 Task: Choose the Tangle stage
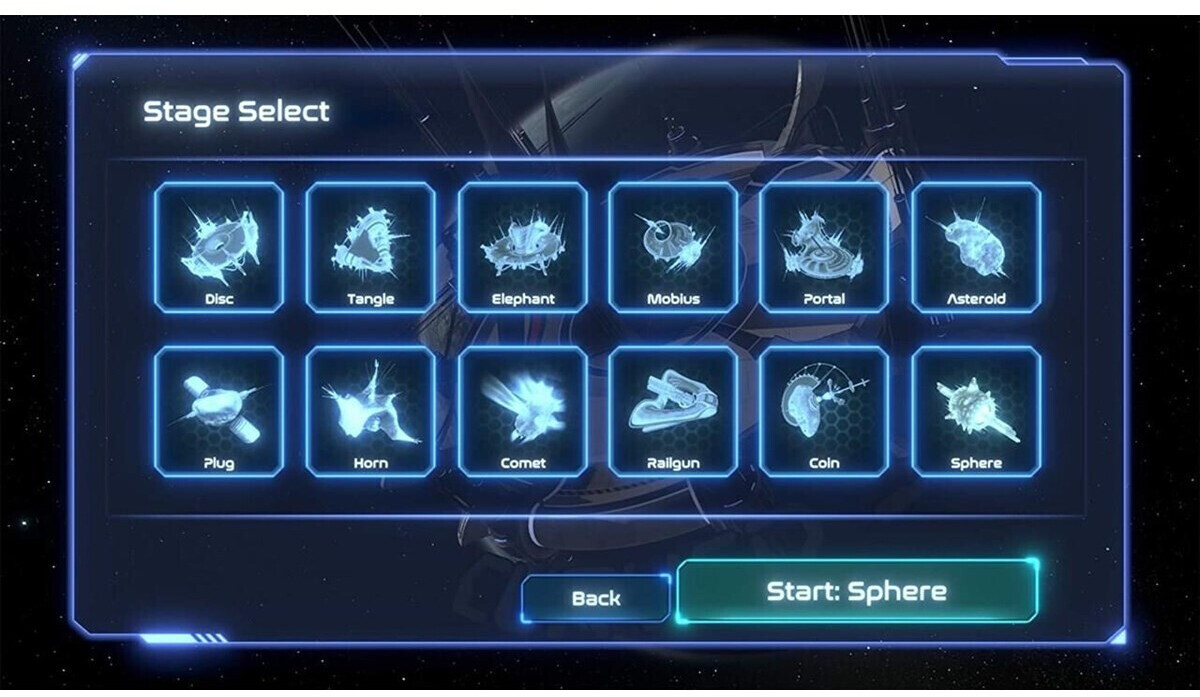(x=371, y=248)
